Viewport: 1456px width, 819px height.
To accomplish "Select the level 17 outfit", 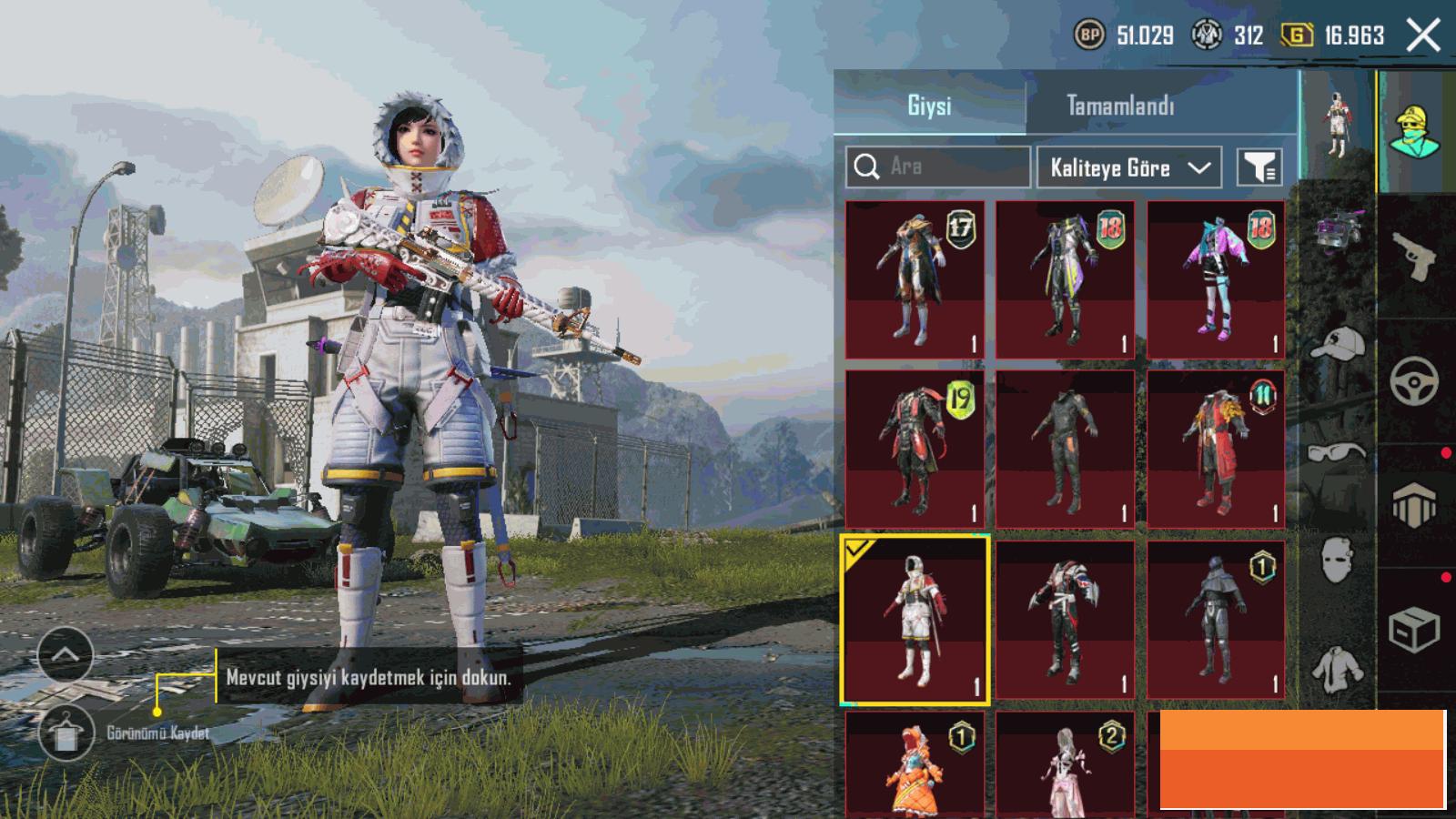I will 915,279.
